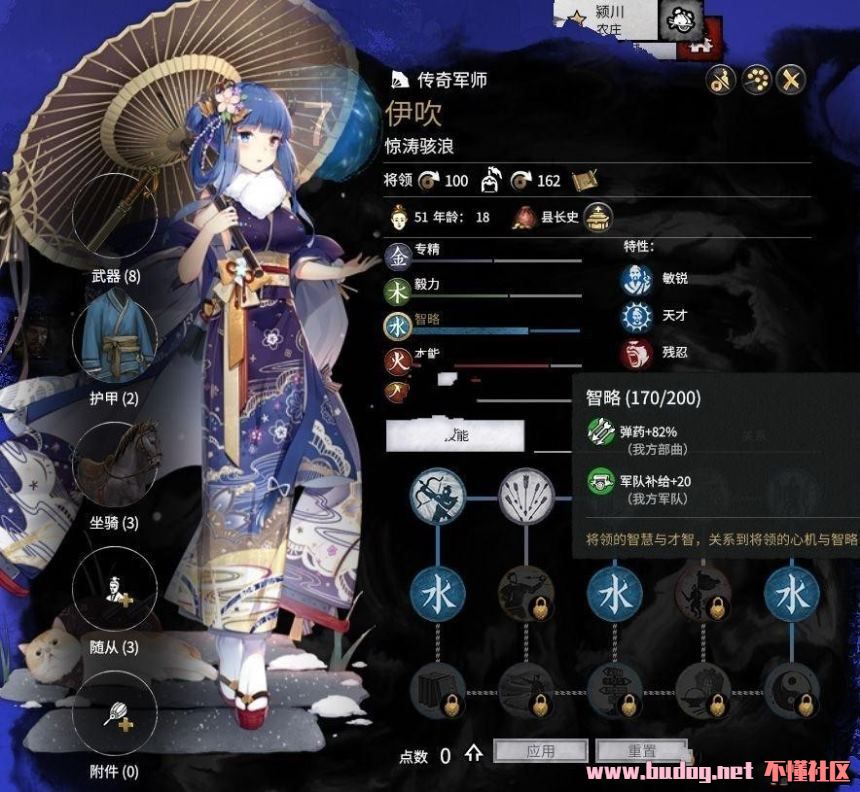
Task: Select the locked yin-yang skill node
Action: [x=792, y=690]
